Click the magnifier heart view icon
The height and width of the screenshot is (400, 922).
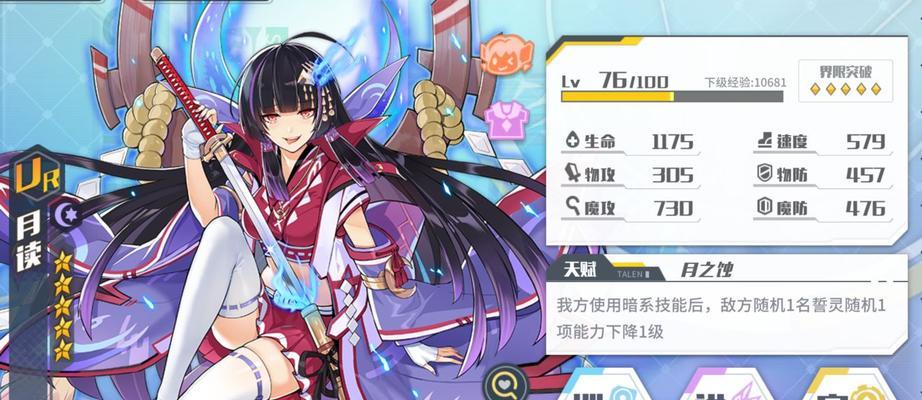tap(503, 384)
